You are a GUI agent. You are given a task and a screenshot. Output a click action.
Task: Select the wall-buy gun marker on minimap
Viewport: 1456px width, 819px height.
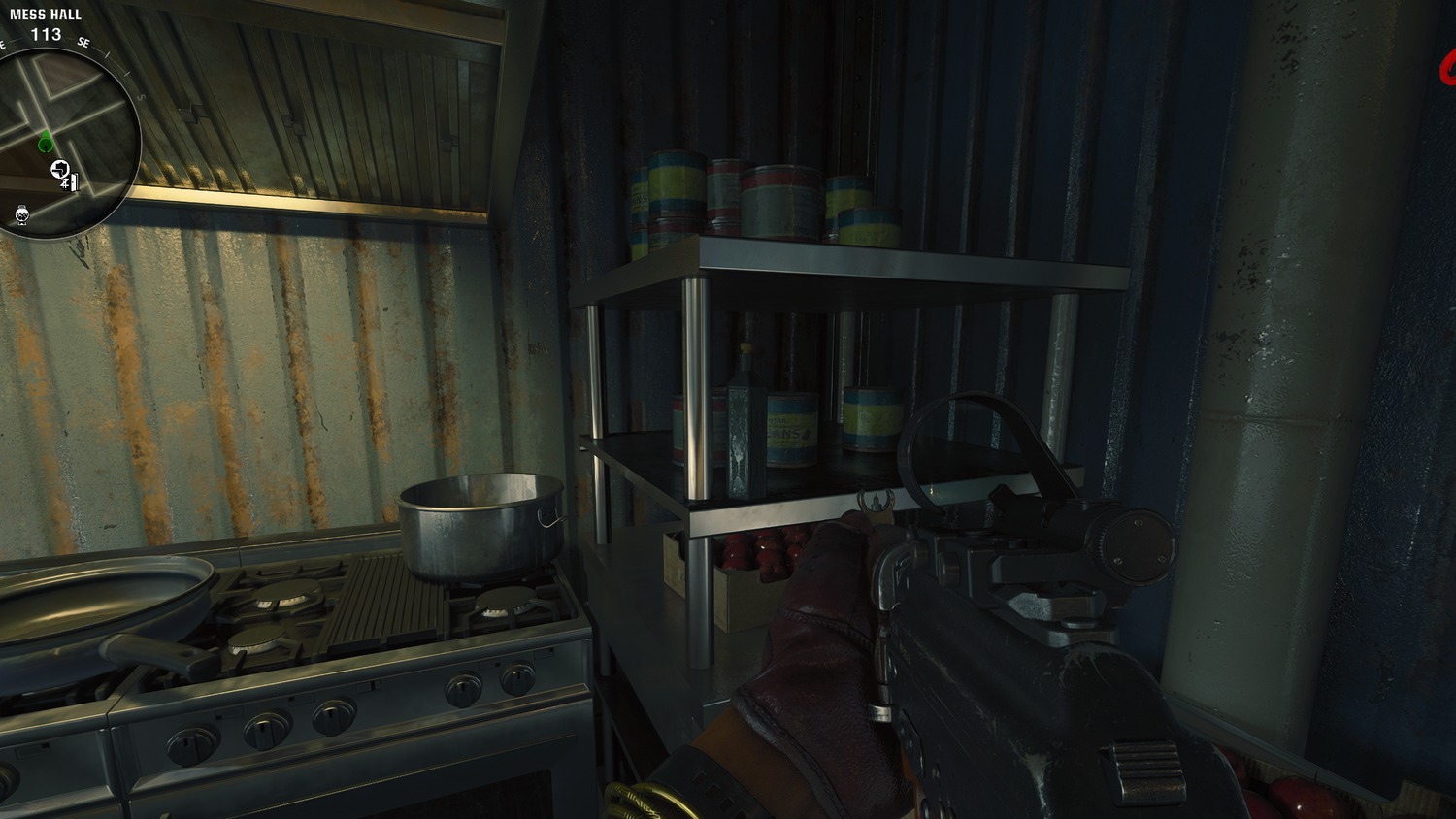click(x=60, y=170)
